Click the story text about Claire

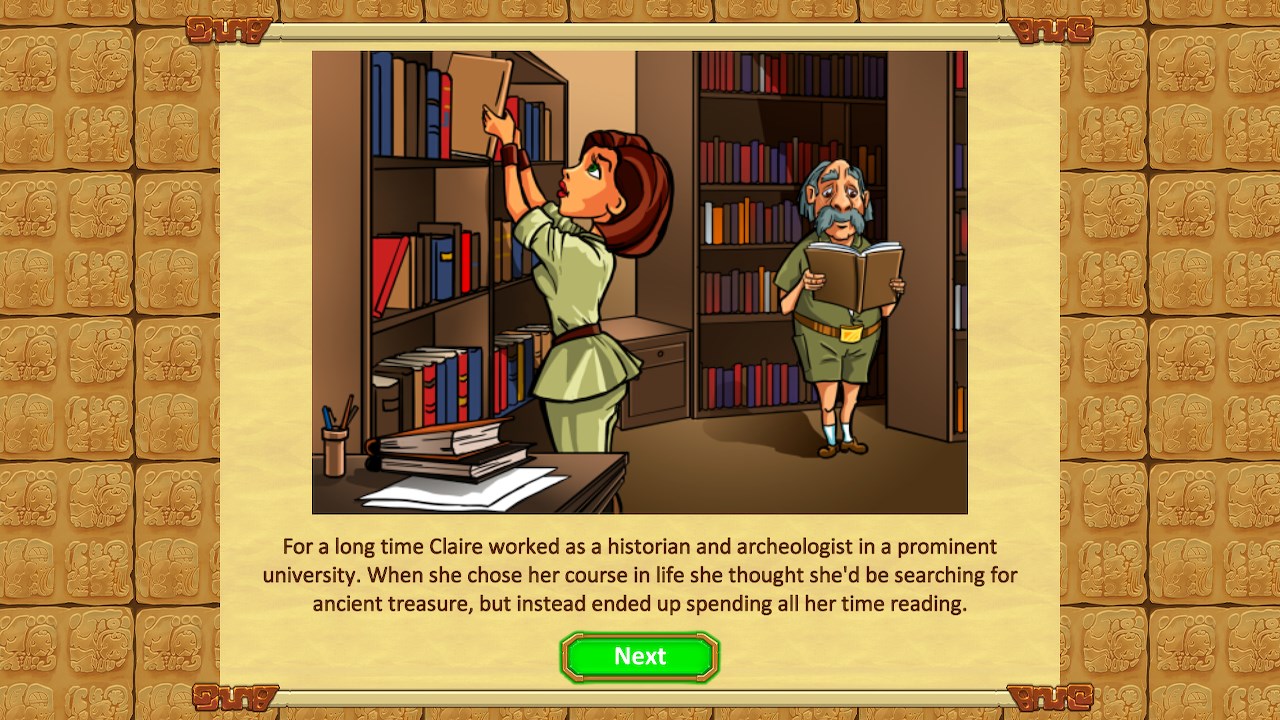[x=639, y=575]
